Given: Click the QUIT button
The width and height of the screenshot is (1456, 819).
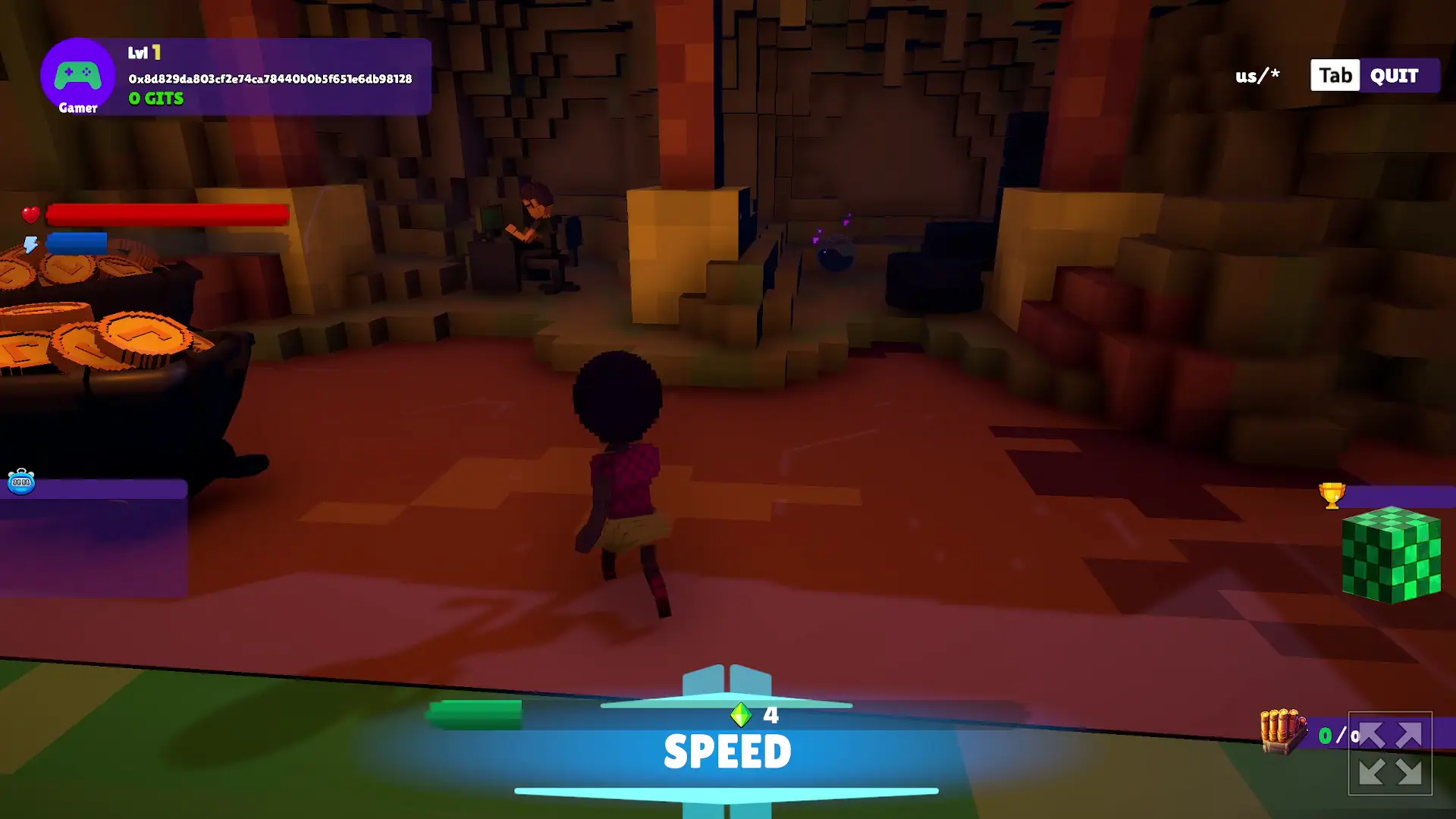Looking at the screenshot, I should click(1393, 75).
